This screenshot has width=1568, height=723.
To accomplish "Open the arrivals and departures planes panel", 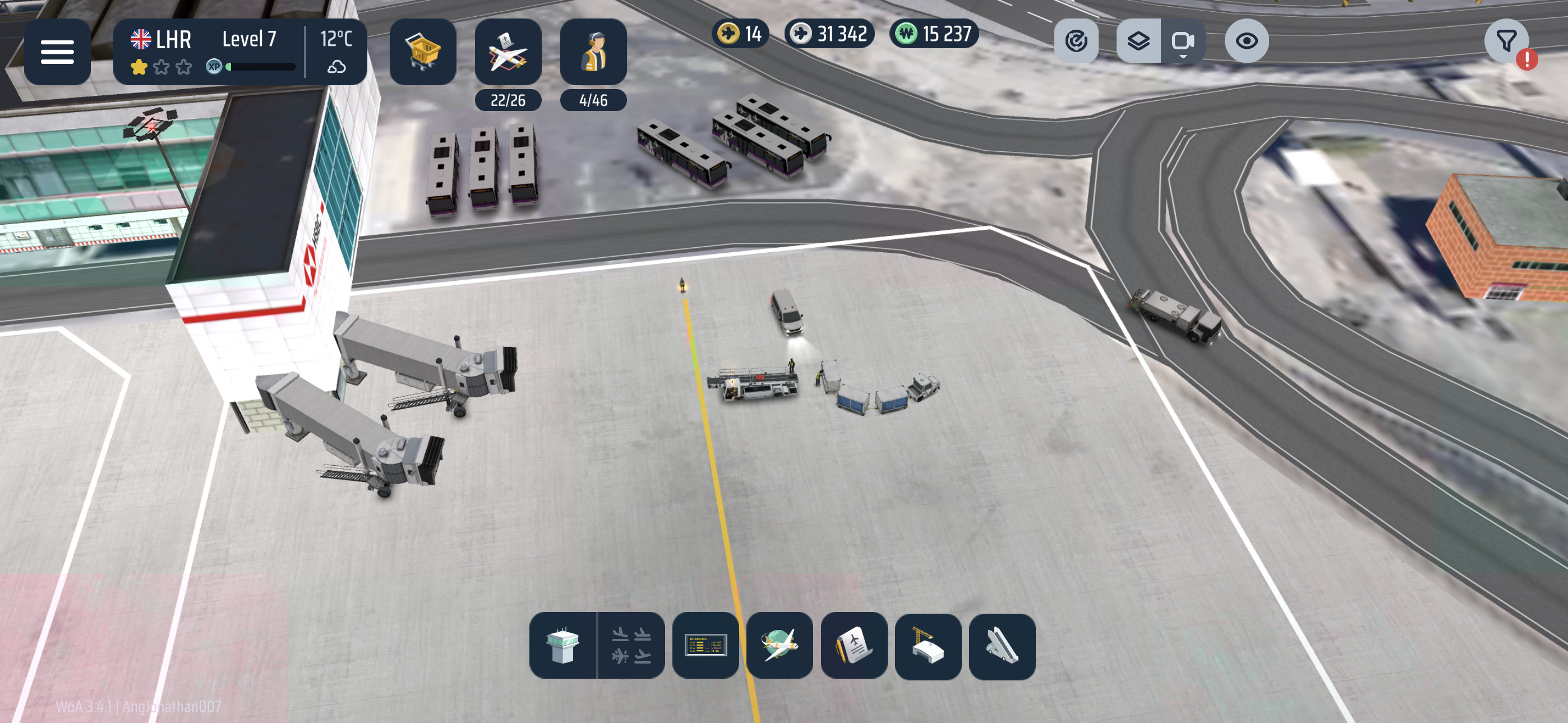I will (x=630, y=645).
